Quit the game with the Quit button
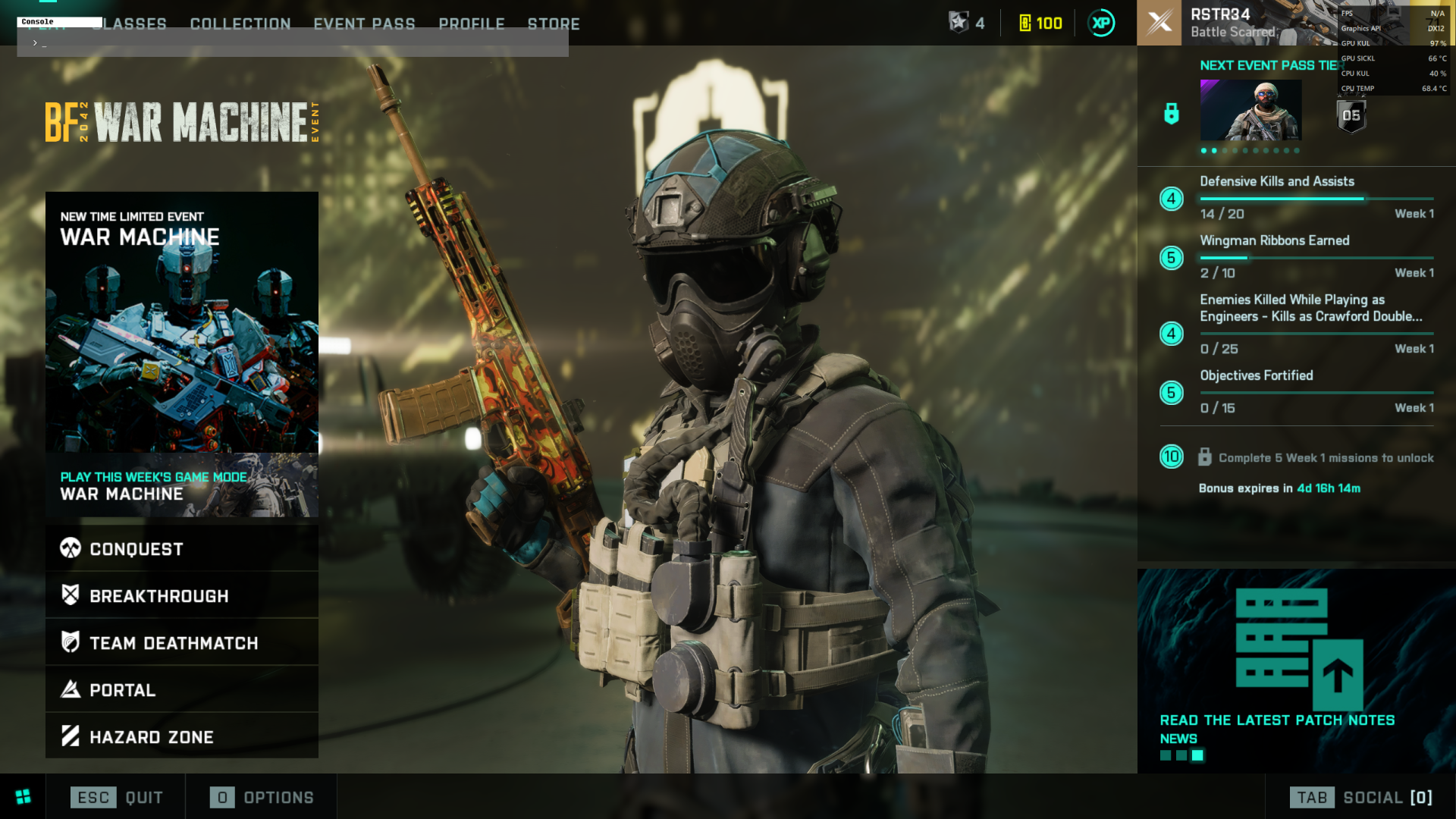This screenshot has height=819, width=1456. point(117,797)
